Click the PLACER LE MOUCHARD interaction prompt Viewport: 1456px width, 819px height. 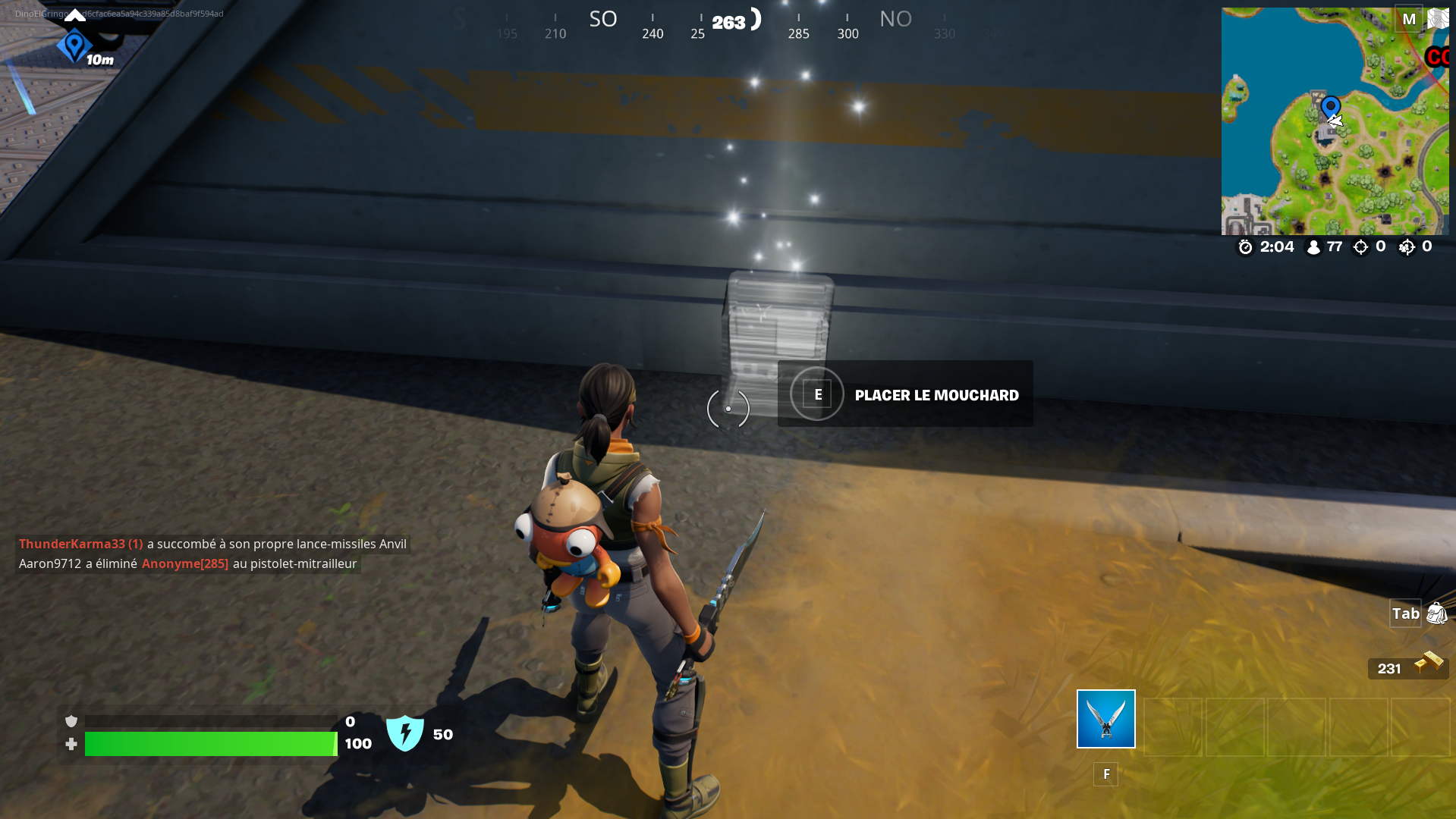[x=937, y=394]
